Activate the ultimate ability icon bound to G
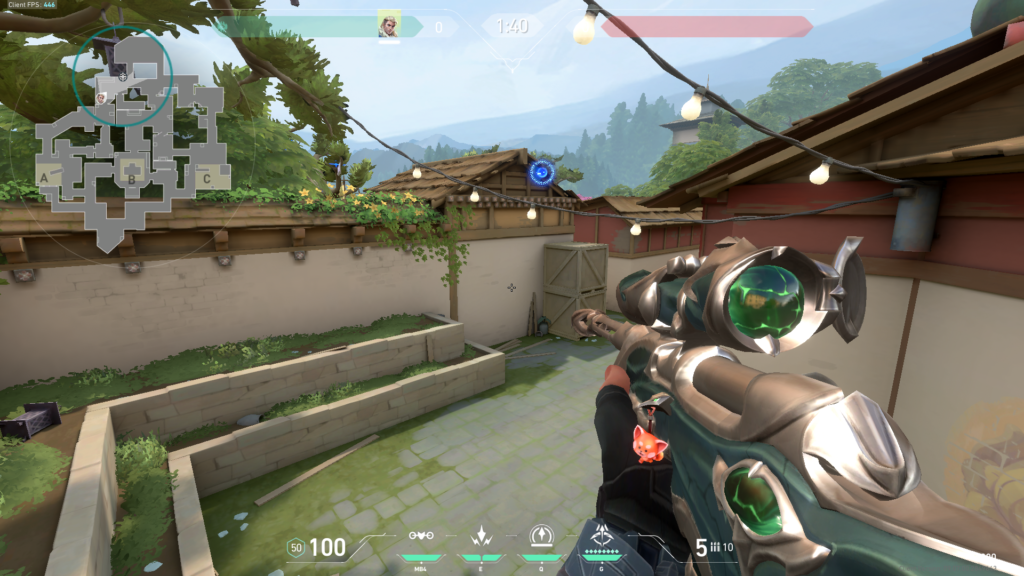The height and width of the screenshot is (576, 1024). (603, 533)
